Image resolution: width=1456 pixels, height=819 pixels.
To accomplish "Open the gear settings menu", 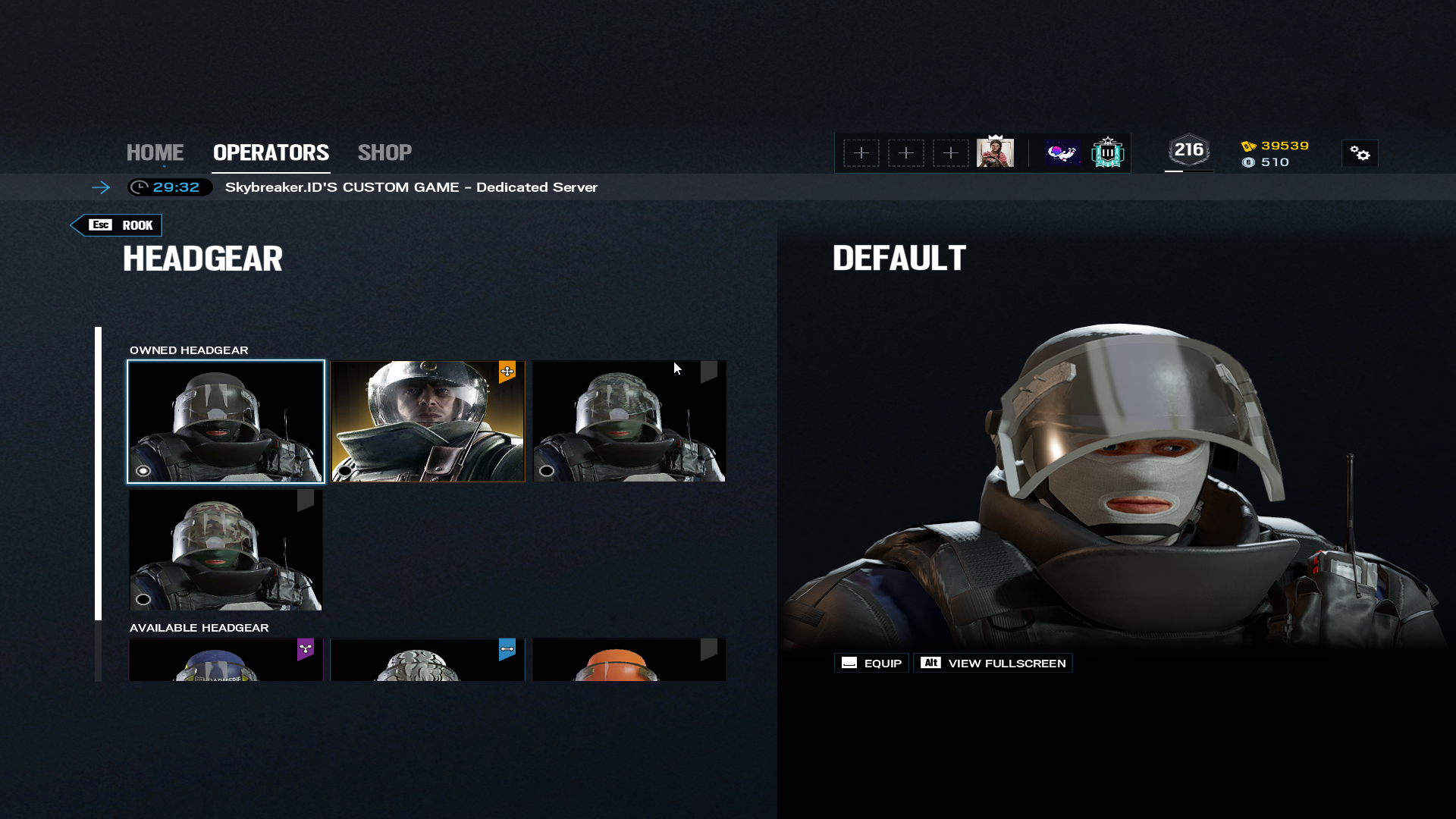I will [1360, 154].
